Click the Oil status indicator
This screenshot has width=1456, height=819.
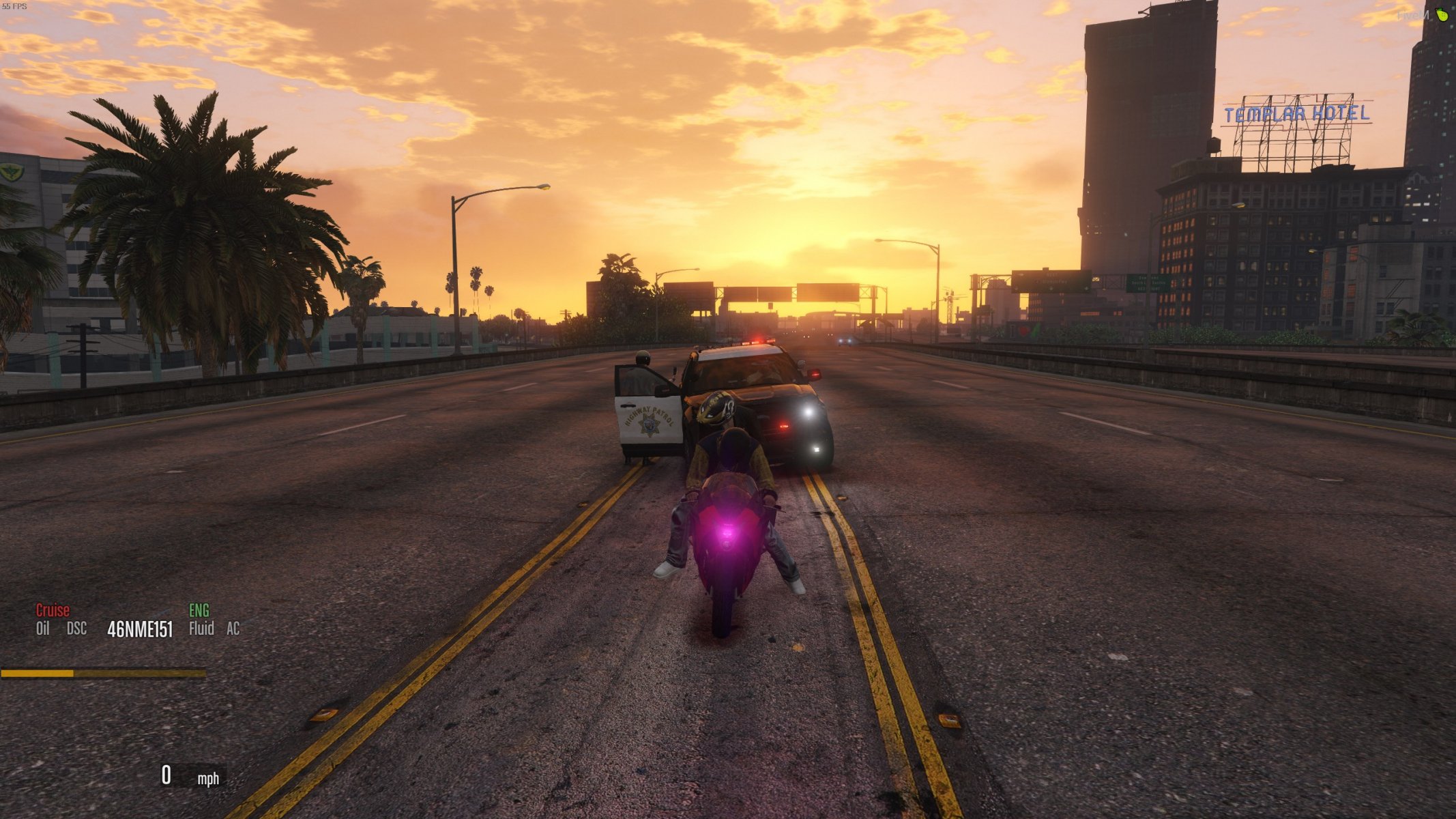click(x=43, y=629)
